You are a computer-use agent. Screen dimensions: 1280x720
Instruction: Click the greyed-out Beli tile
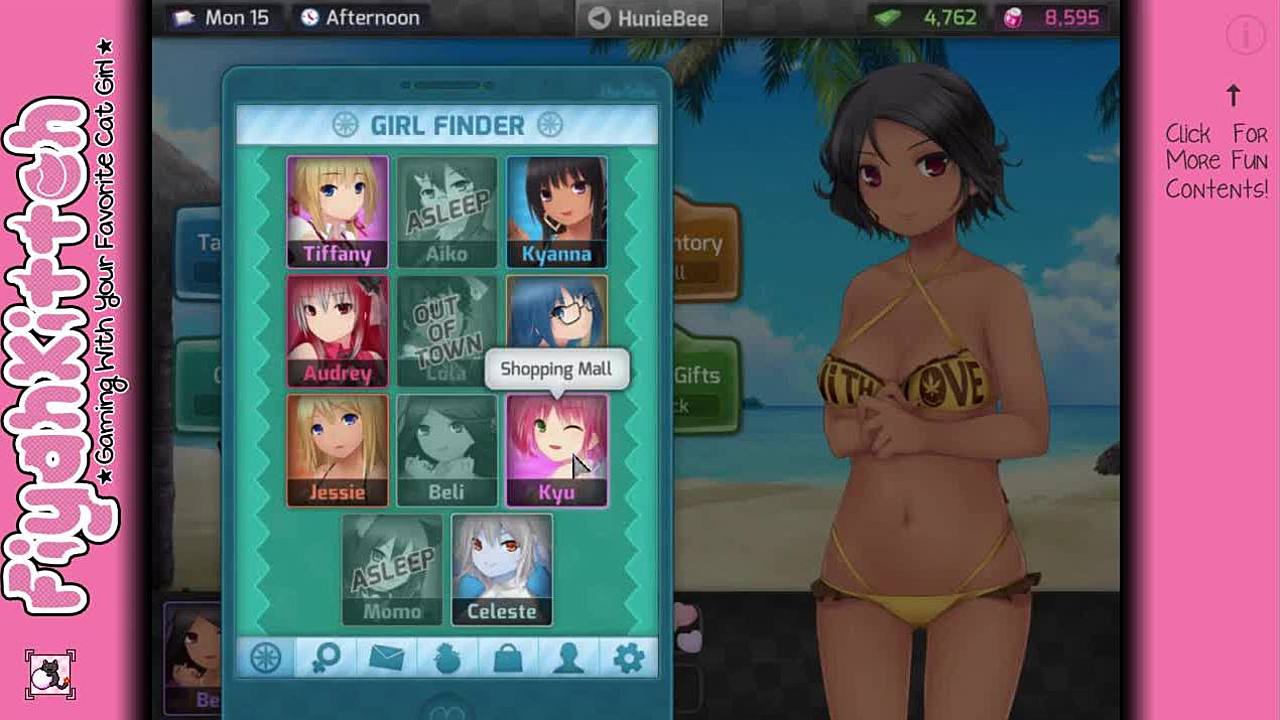(446, 450)
